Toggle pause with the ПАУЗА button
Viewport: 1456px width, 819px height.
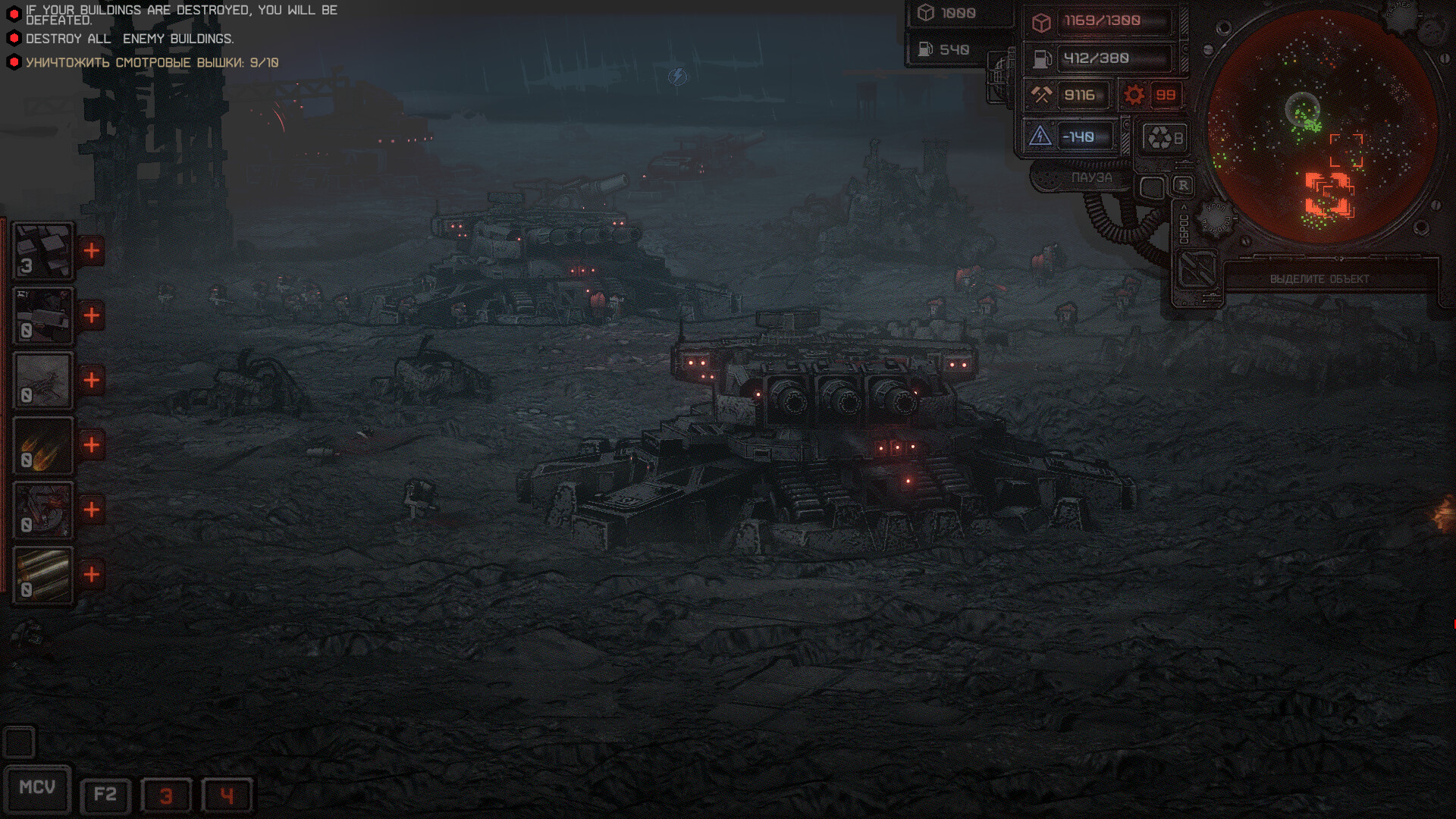(1092, 177)
